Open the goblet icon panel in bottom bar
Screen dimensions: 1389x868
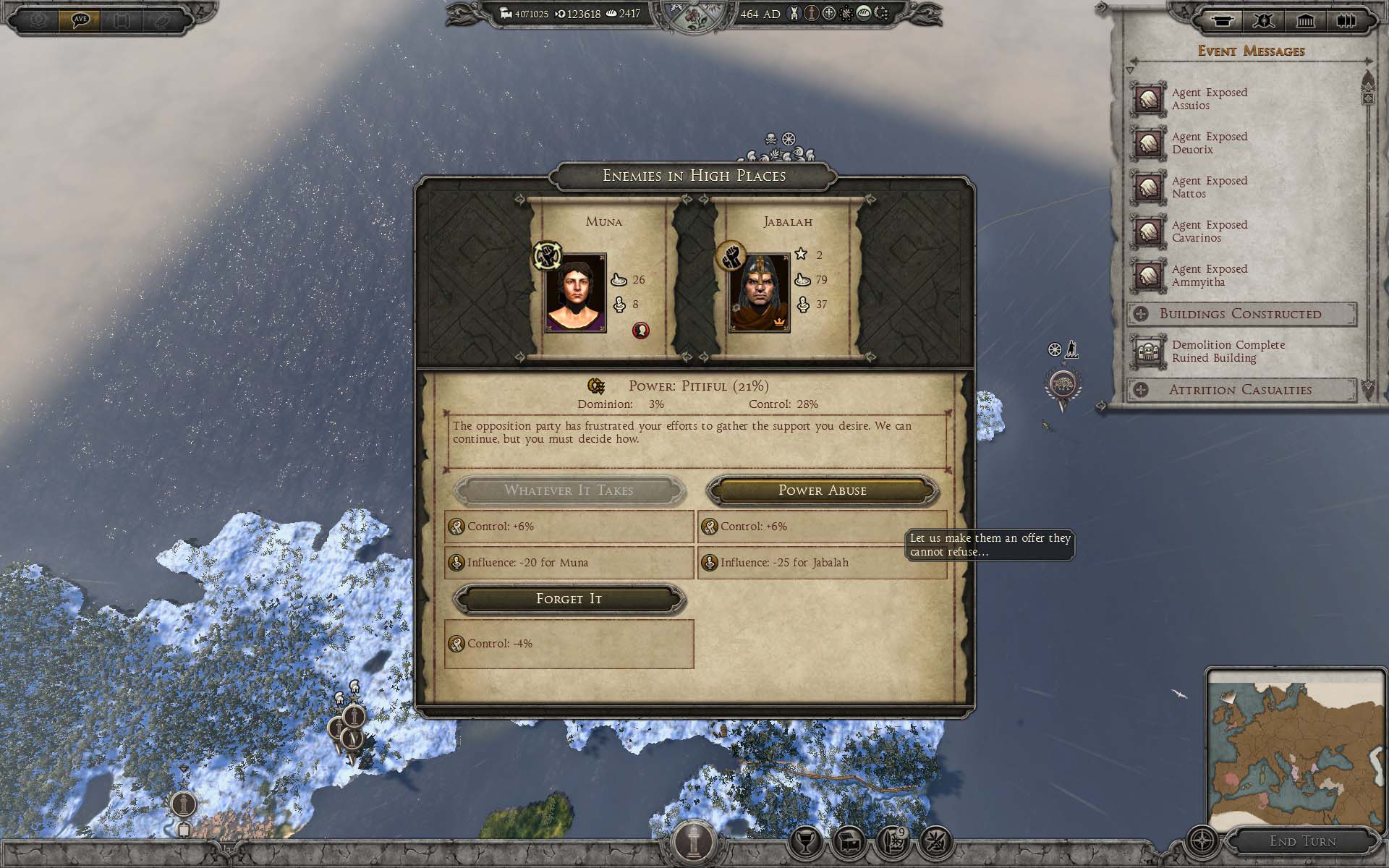[805, 841]
